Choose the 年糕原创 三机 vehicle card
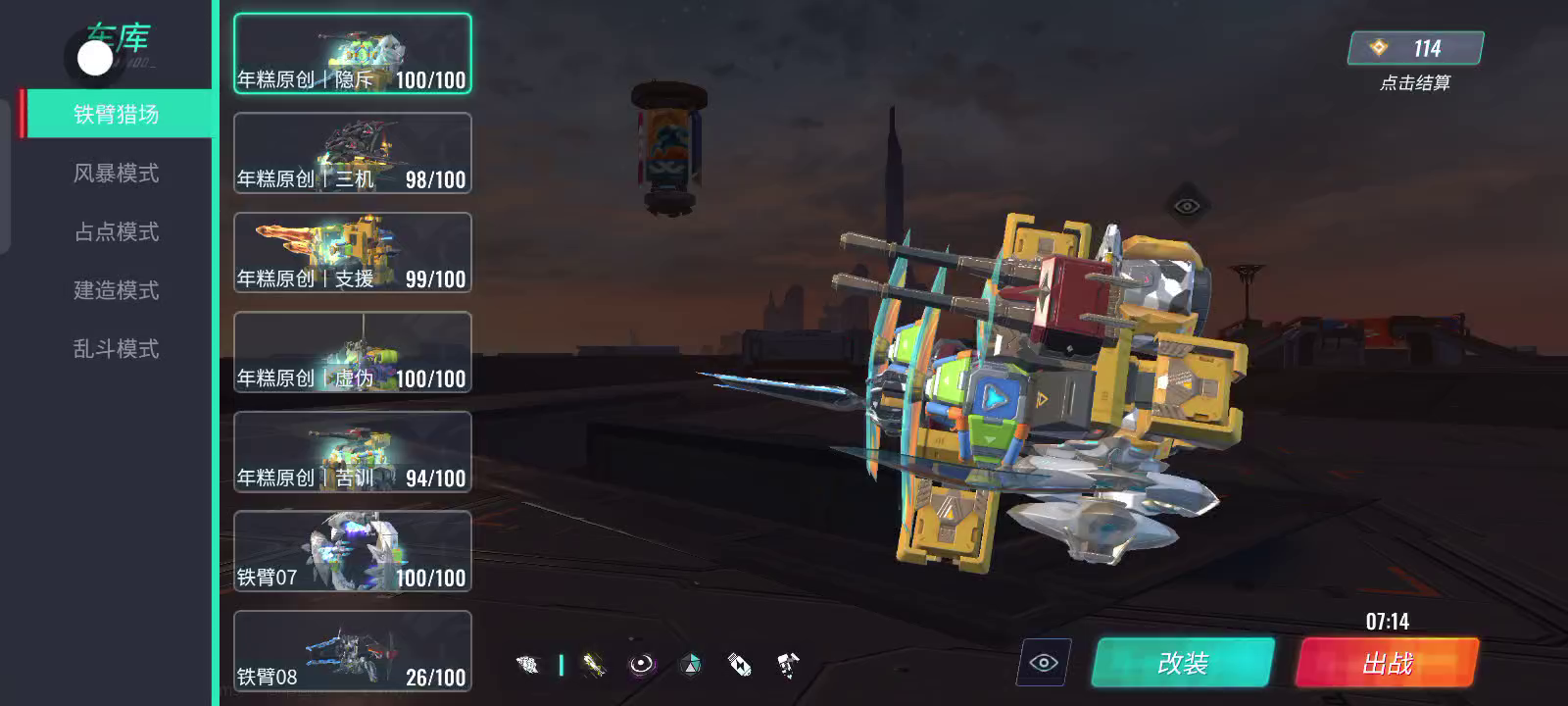This screenshot has width=1568, height=706. point(353,153)
